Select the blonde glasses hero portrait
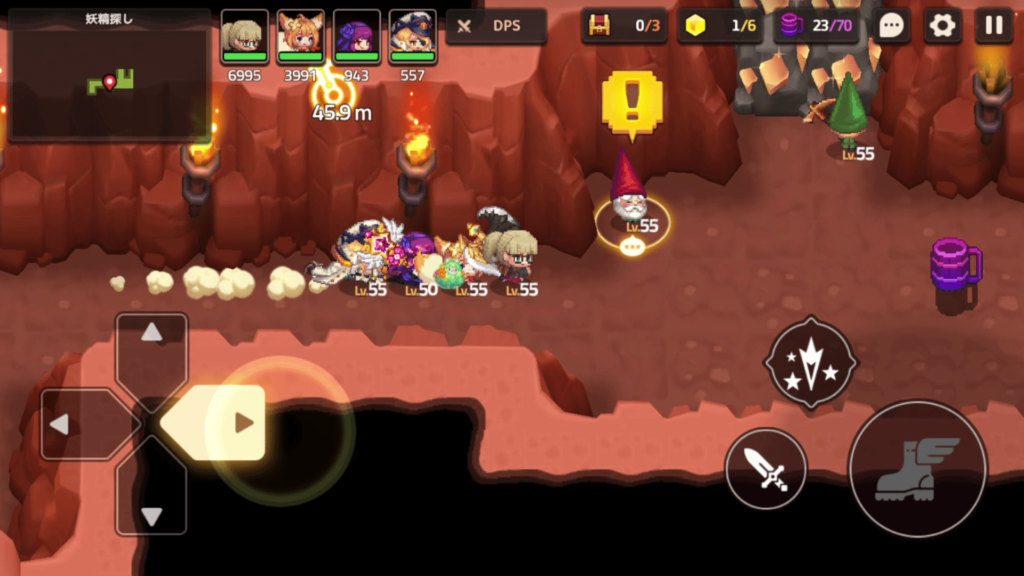 (x=245, y=37)
